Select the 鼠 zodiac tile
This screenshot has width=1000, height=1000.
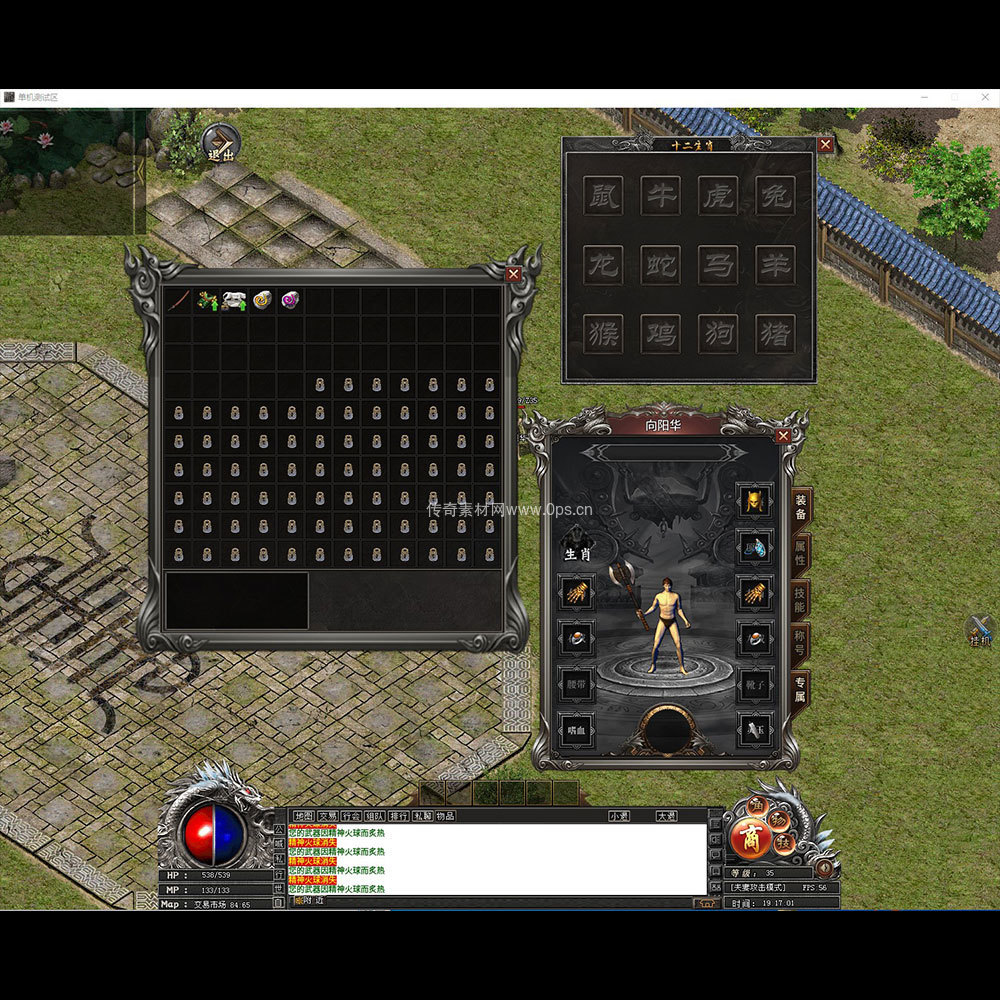point(602,195)
